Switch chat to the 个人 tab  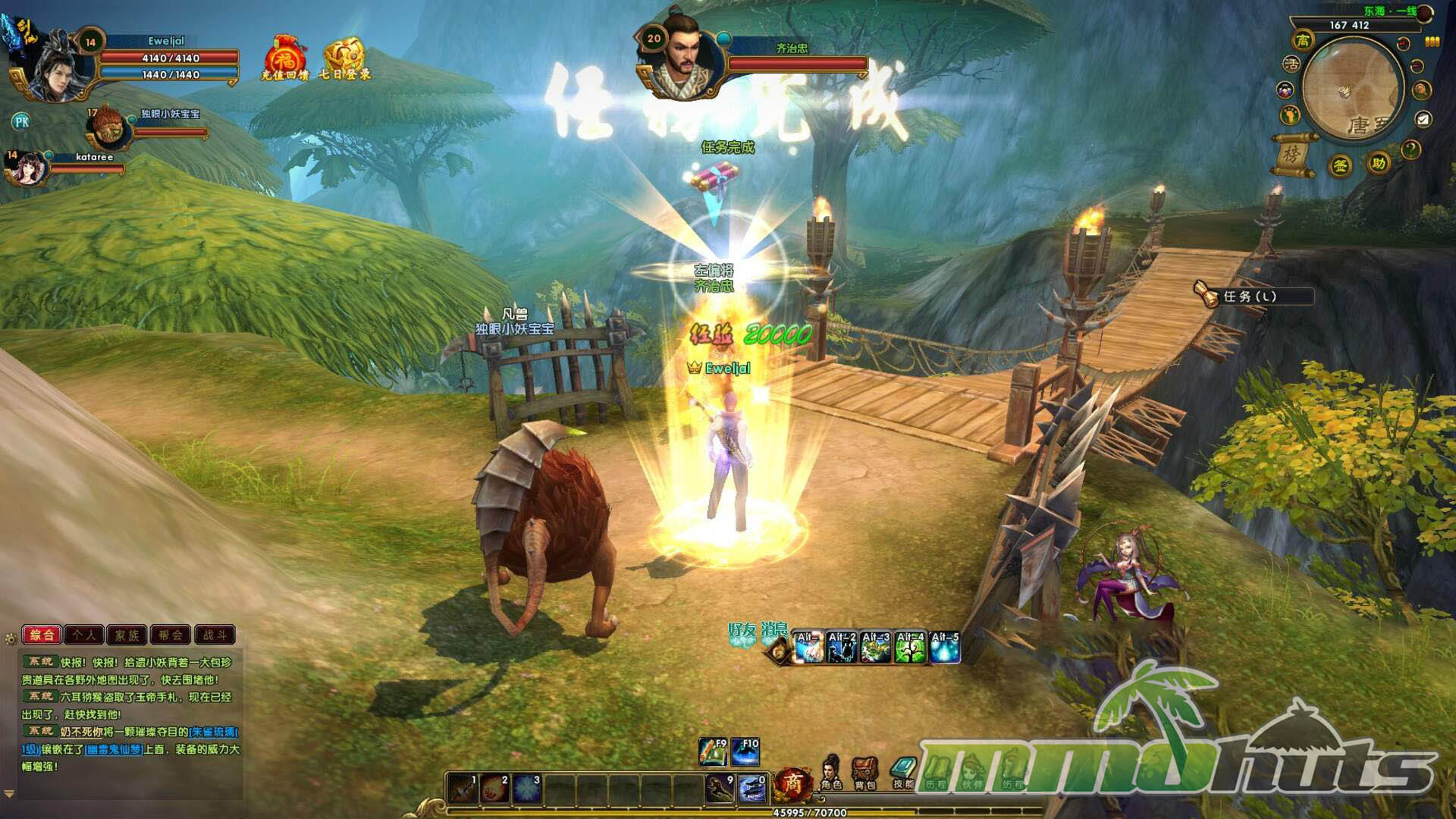pos(84,635)
